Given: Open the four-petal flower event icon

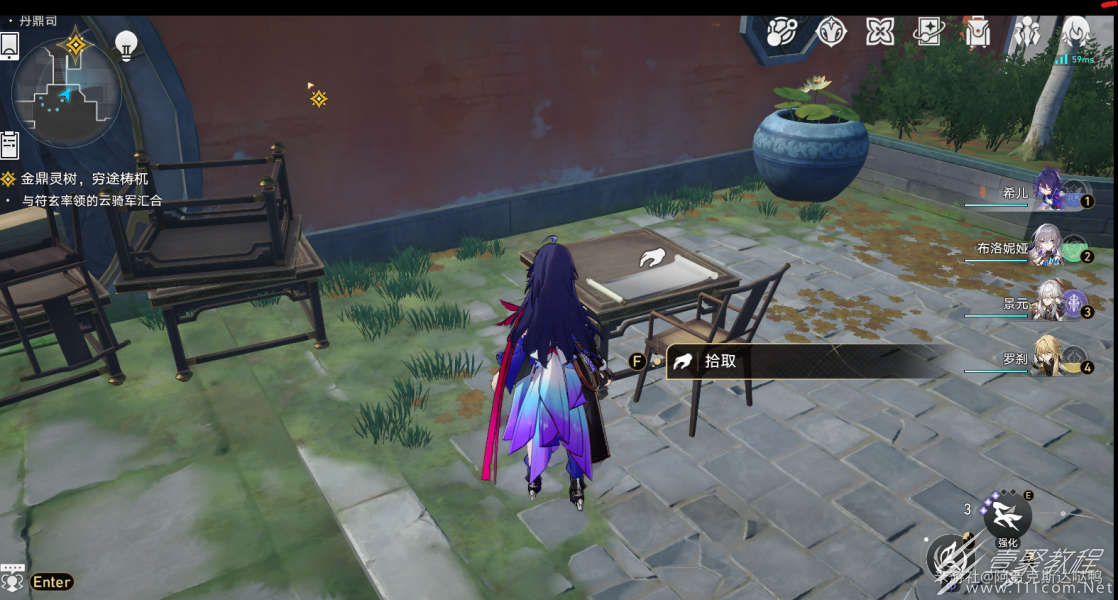Looking at the screenshot, I should 880,32.
